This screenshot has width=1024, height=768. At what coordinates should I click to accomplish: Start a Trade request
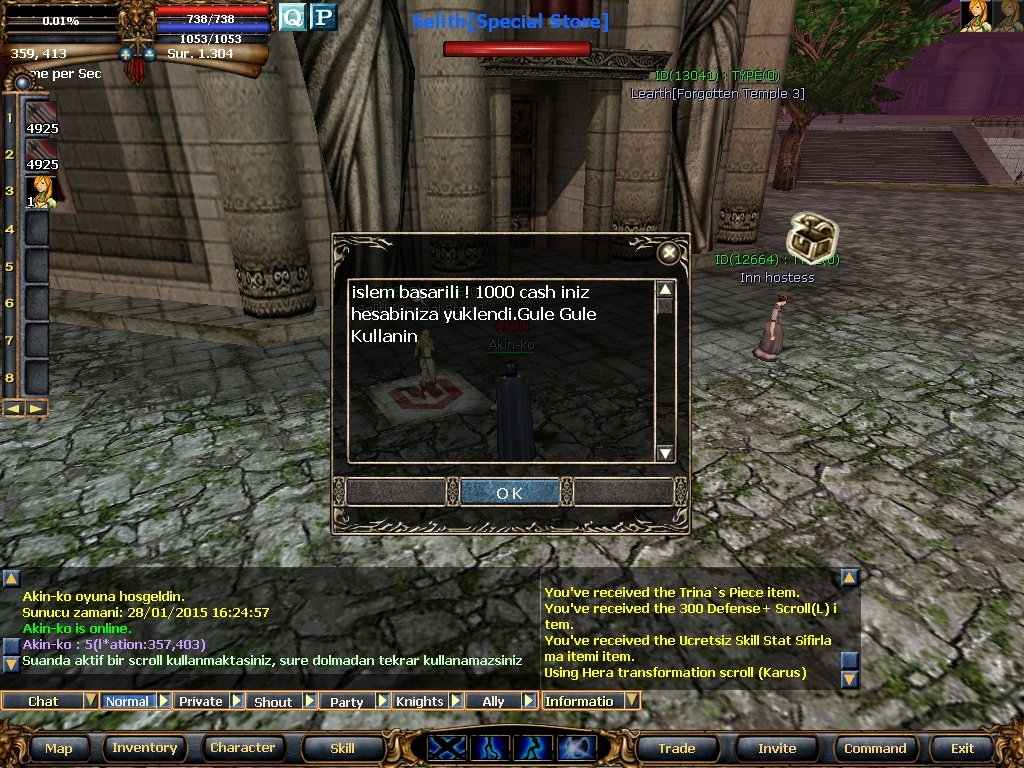(677, 748)
